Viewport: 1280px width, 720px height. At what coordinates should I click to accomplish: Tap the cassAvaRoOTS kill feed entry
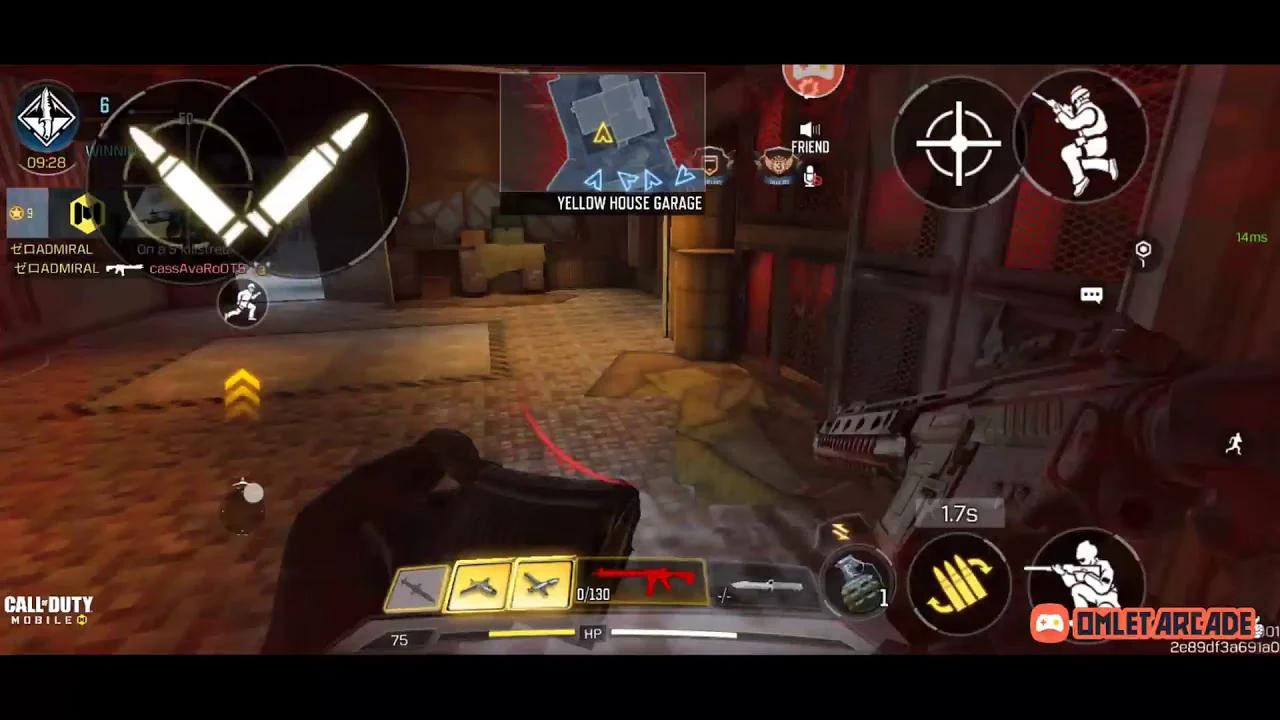coord(197,268)
